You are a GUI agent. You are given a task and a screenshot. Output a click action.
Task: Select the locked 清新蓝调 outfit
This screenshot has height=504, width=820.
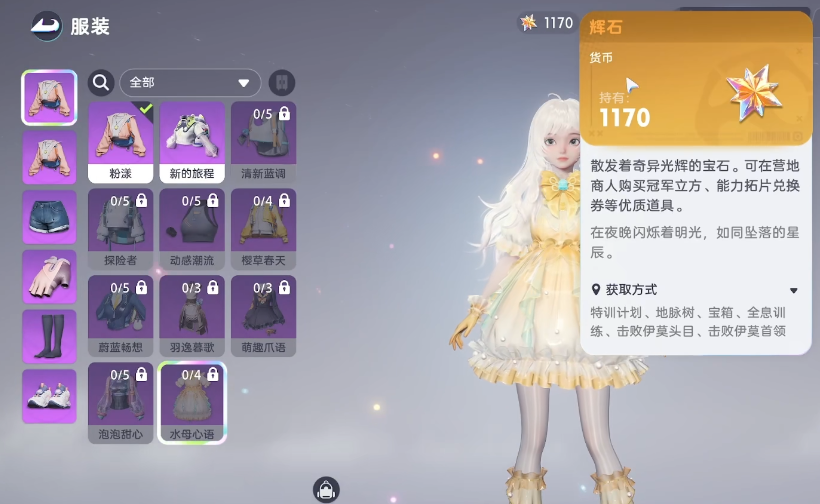pos(263,141)
